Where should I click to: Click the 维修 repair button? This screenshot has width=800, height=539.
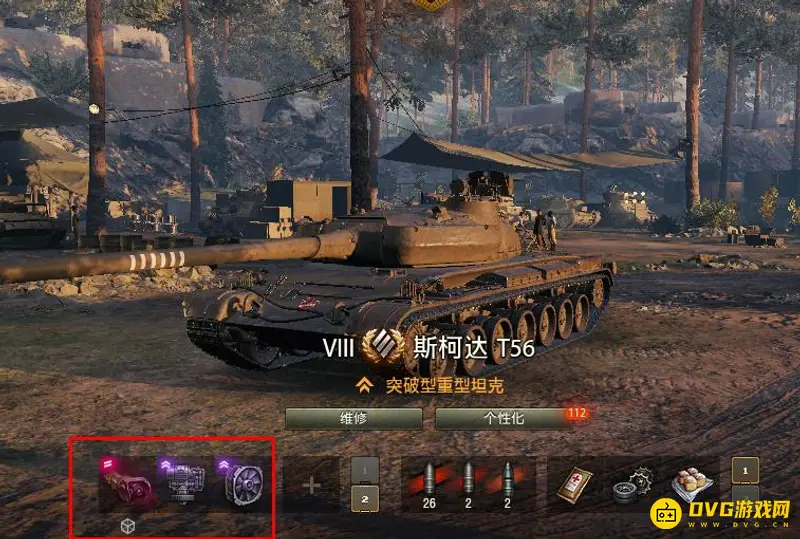tap(352, 418)
